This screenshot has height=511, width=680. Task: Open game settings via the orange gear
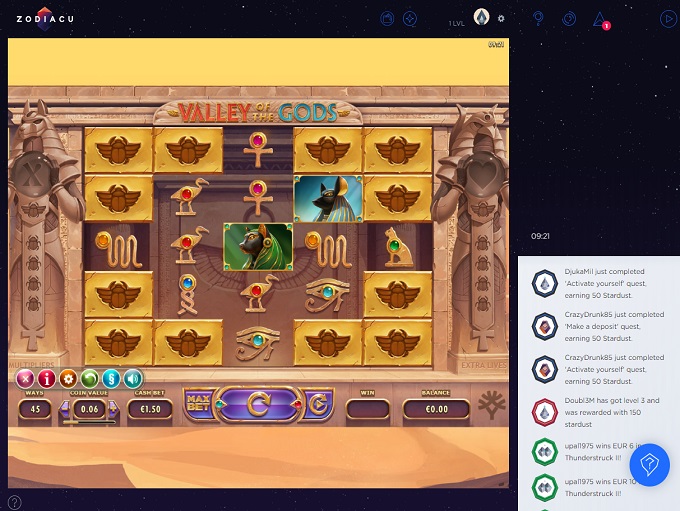68,378
